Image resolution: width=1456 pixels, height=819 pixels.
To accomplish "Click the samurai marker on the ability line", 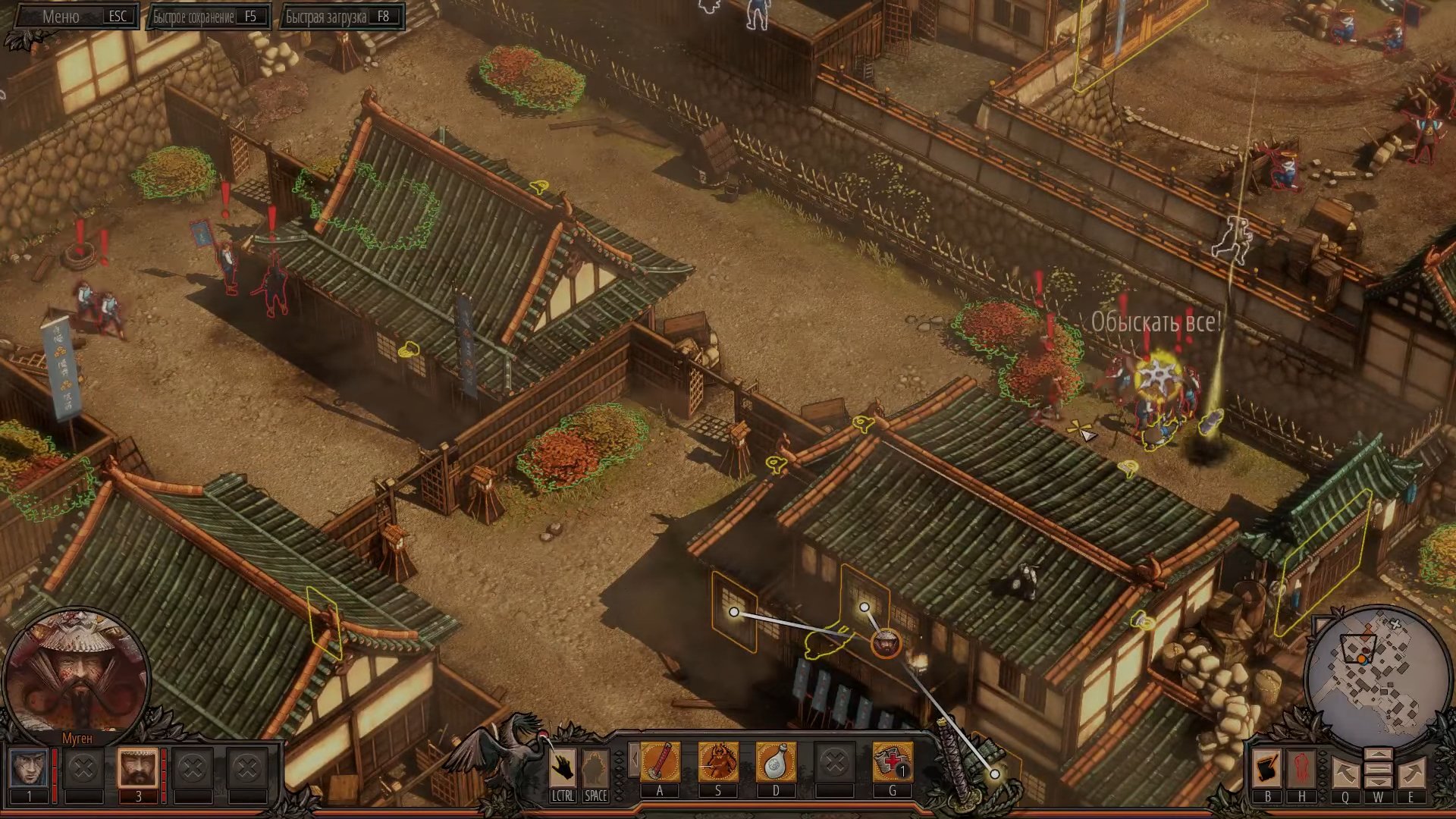I will [886, 644].
